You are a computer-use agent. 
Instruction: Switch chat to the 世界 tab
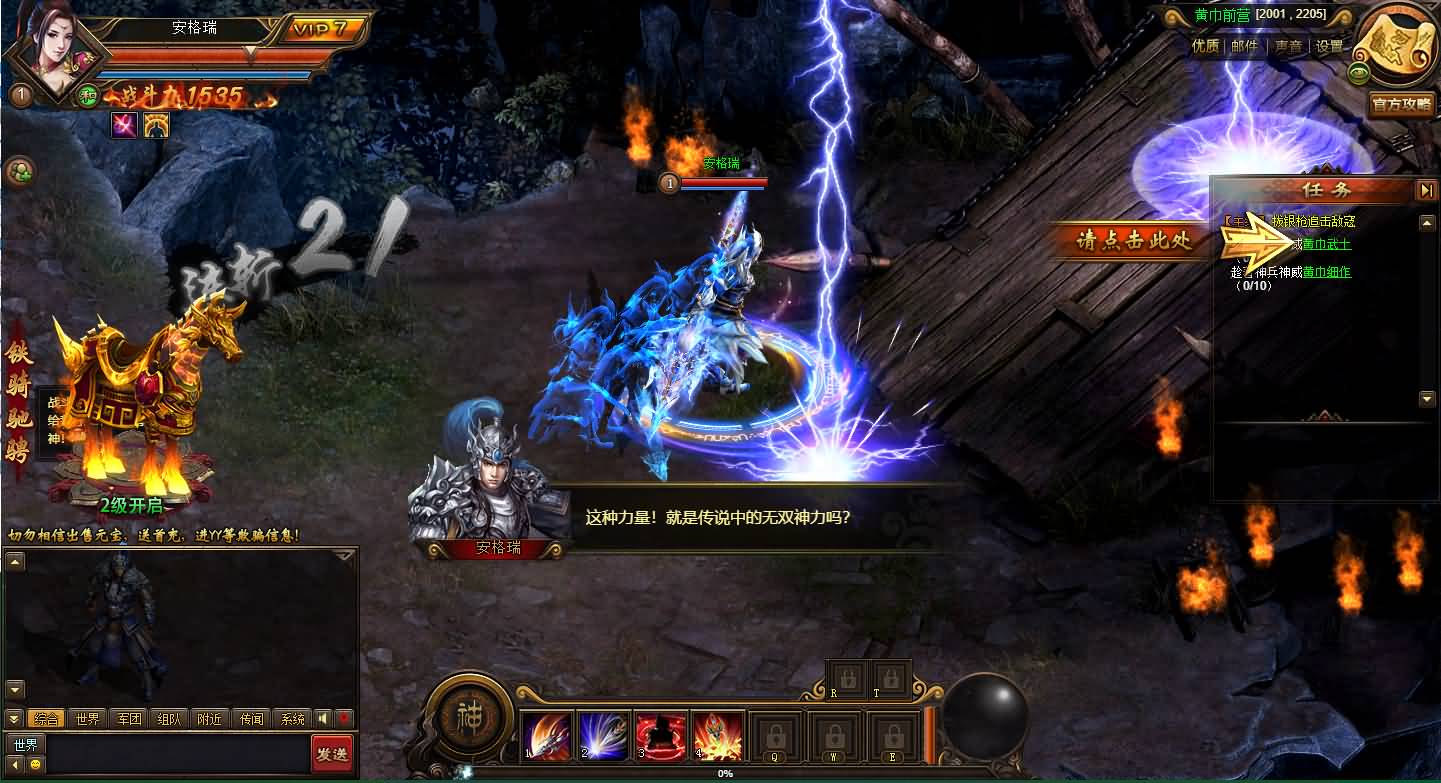point(88,719)
